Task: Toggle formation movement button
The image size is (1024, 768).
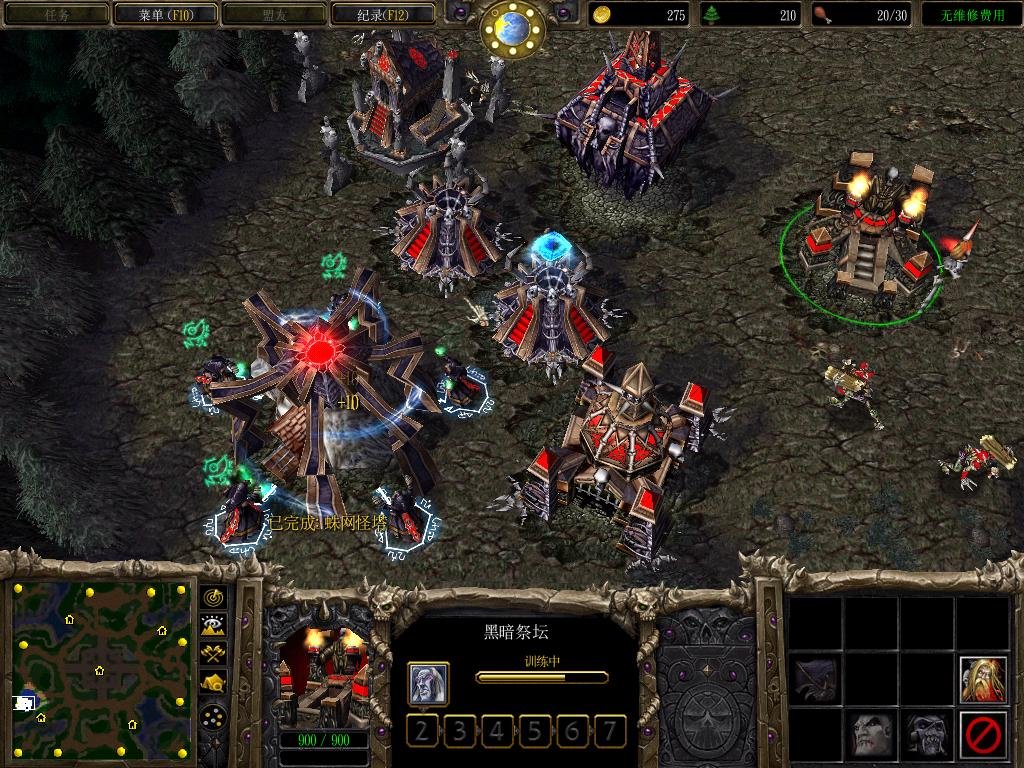Action: [214, 716]
